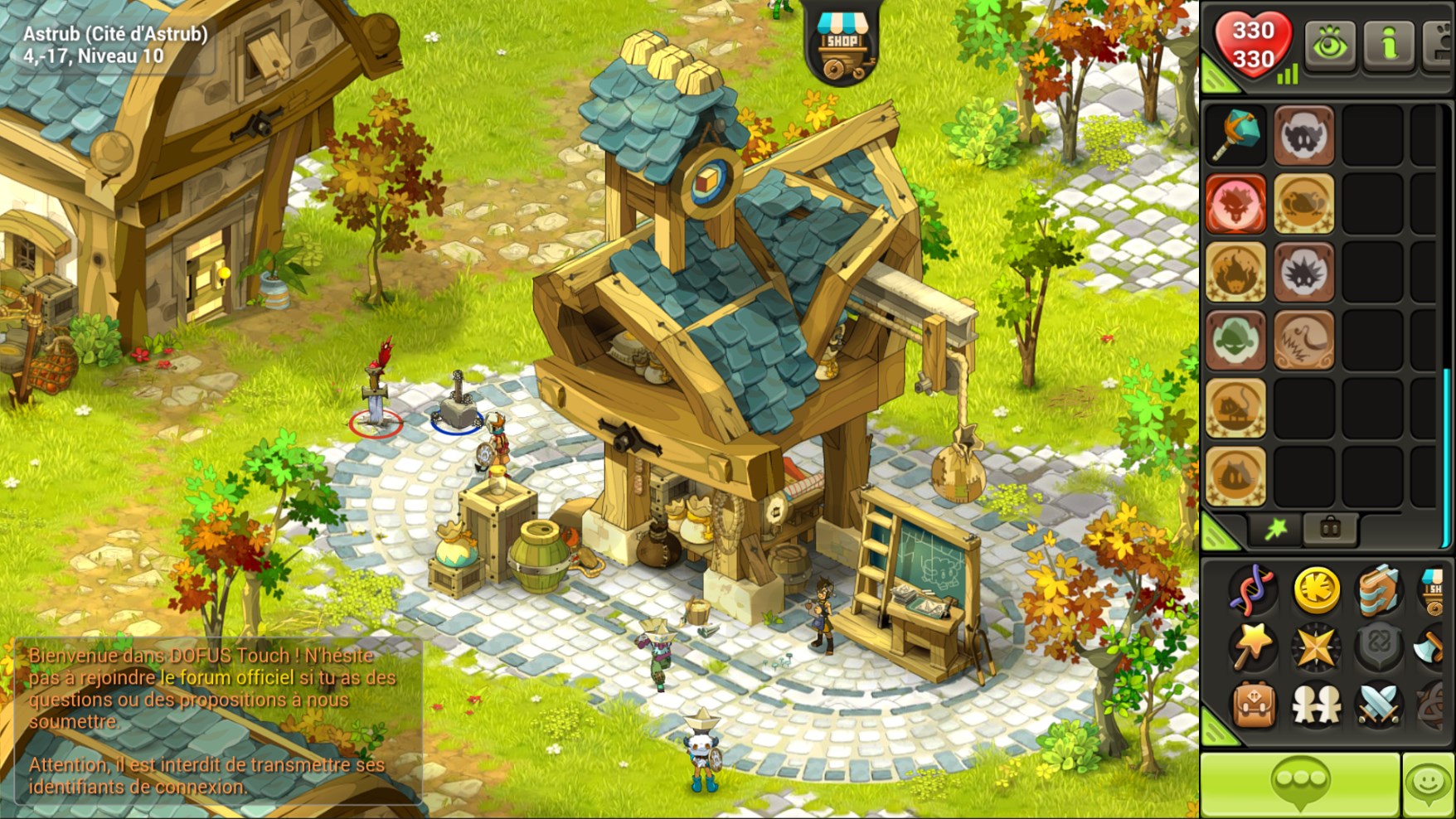
Task: Open the golden star wand spells icon
Action: 1252,647
